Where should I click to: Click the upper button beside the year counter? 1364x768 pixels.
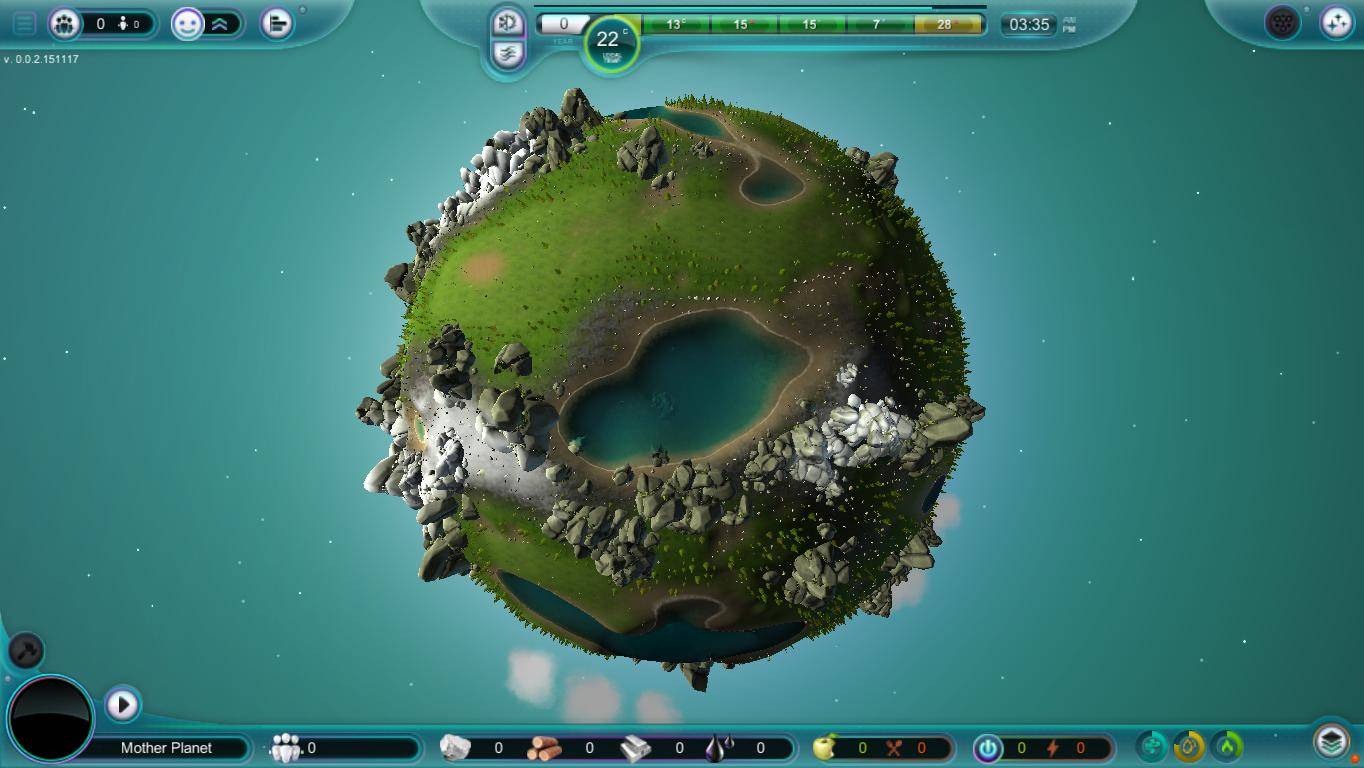(x=508, y=22)
